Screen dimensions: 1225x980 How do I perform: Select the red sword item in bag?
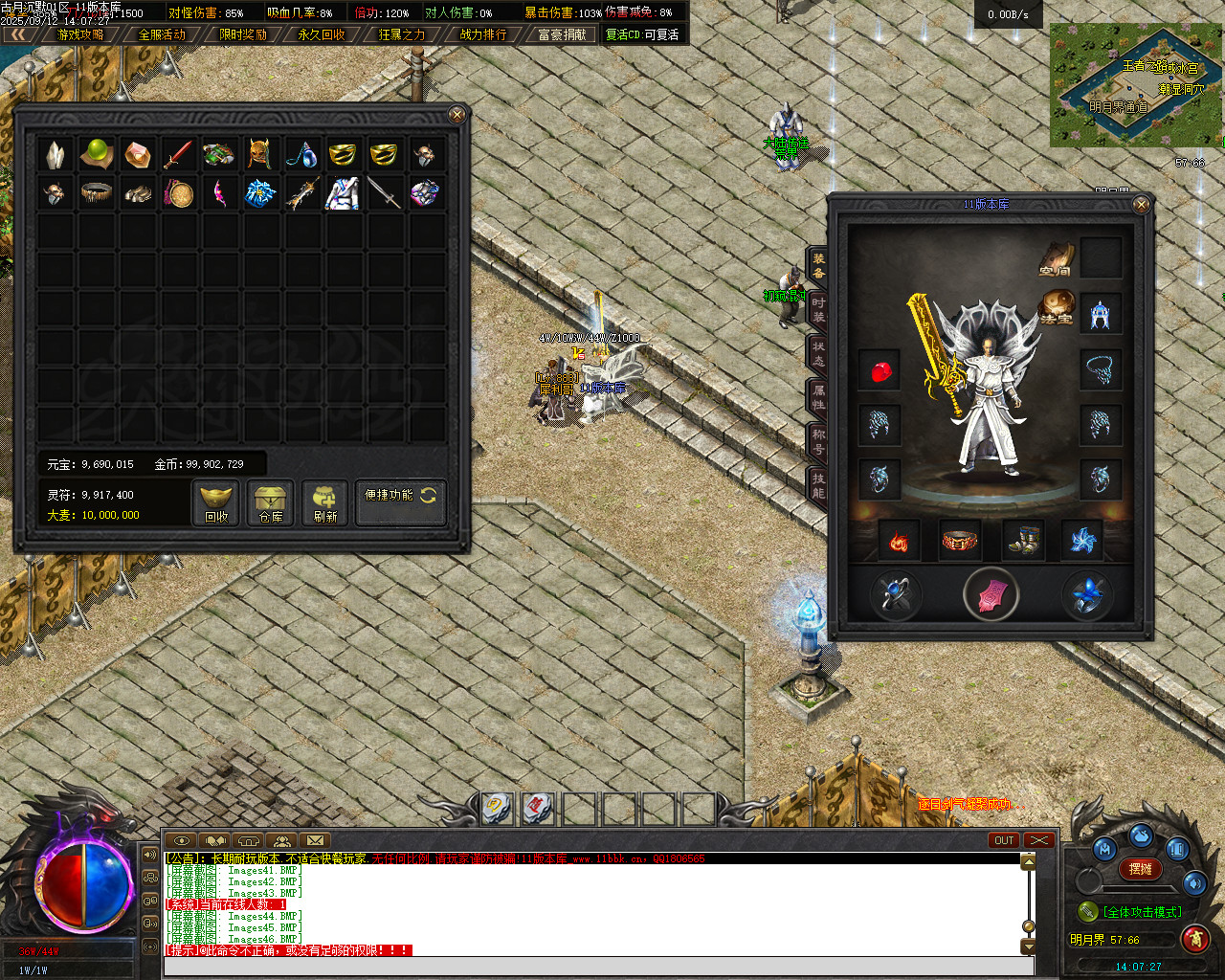(178, 153)
